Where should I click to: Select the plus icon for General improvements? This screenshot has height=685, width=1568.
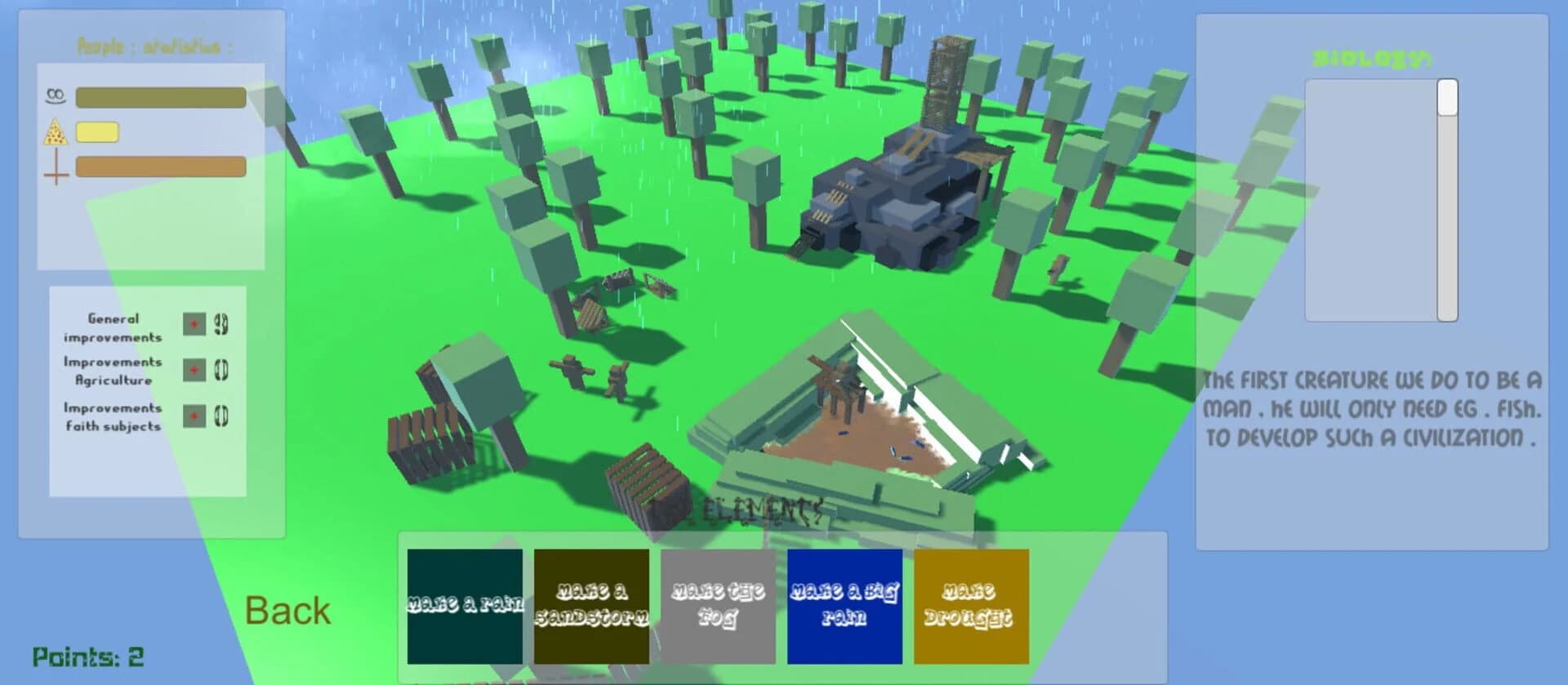[x=196, y=323]
